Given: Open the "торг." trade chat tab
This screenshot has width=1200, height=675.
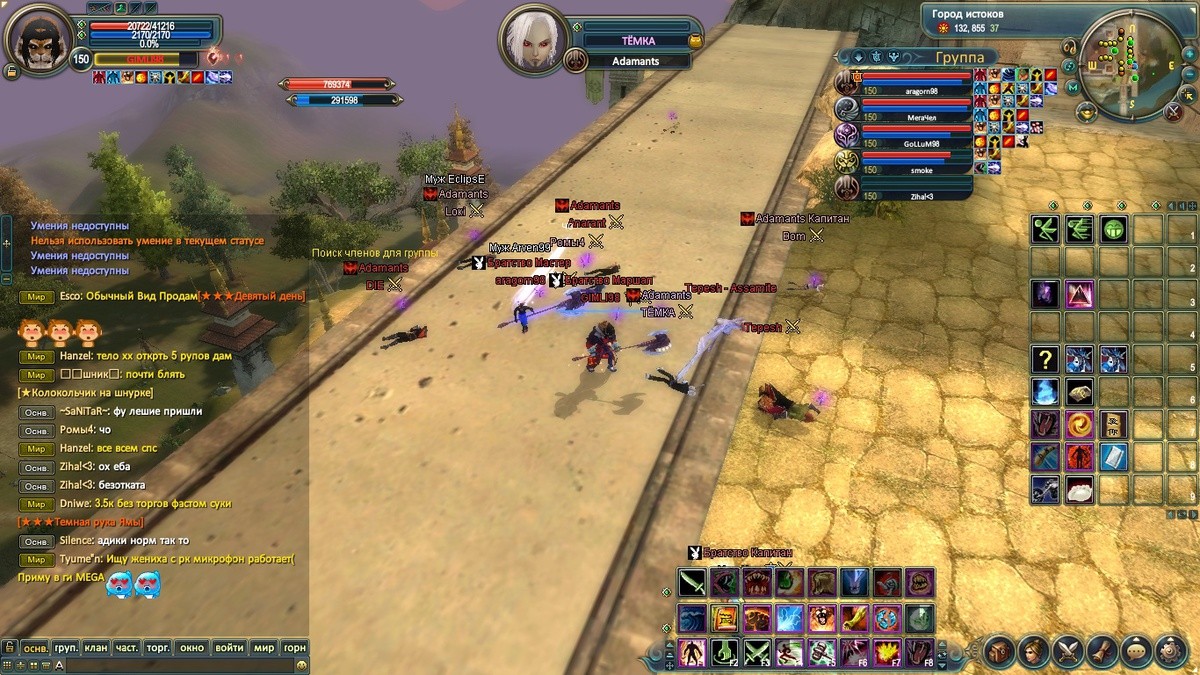Looking at the screenshot, I should (x=158, y=648).
